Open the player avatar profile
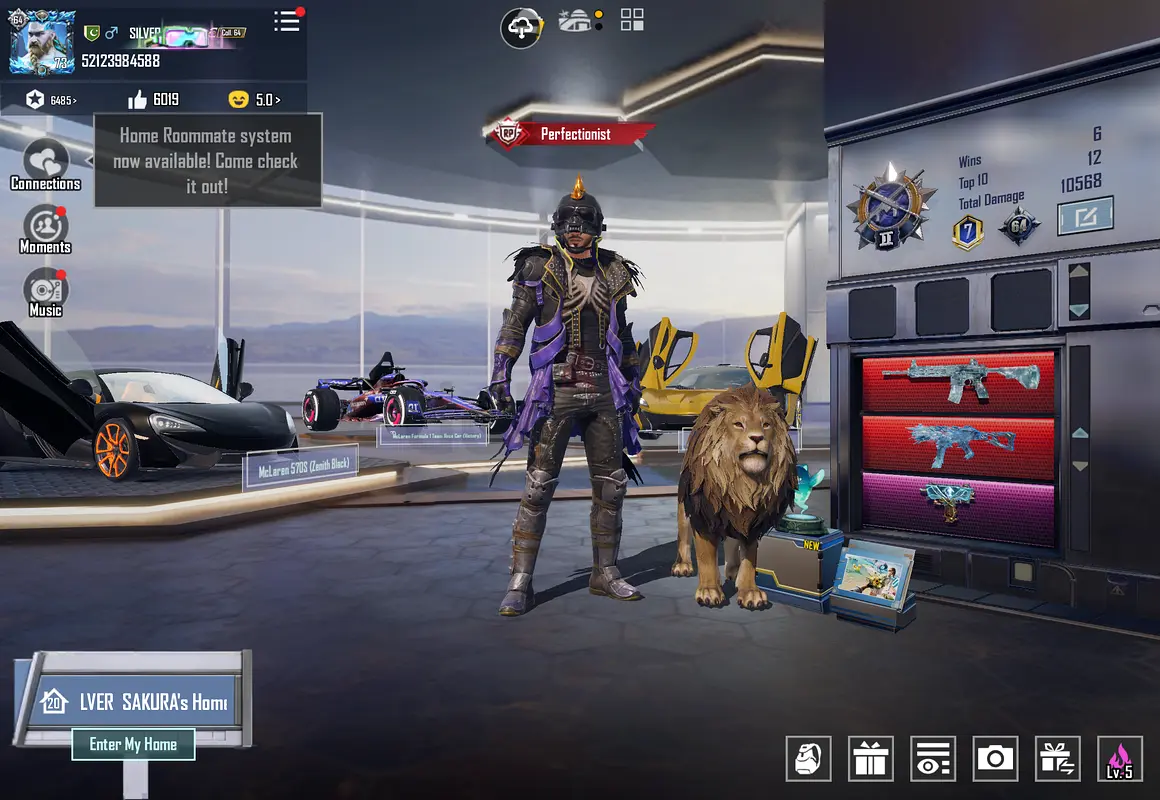The height and width of the screenshot is (800, 1160). pos(42,42)
